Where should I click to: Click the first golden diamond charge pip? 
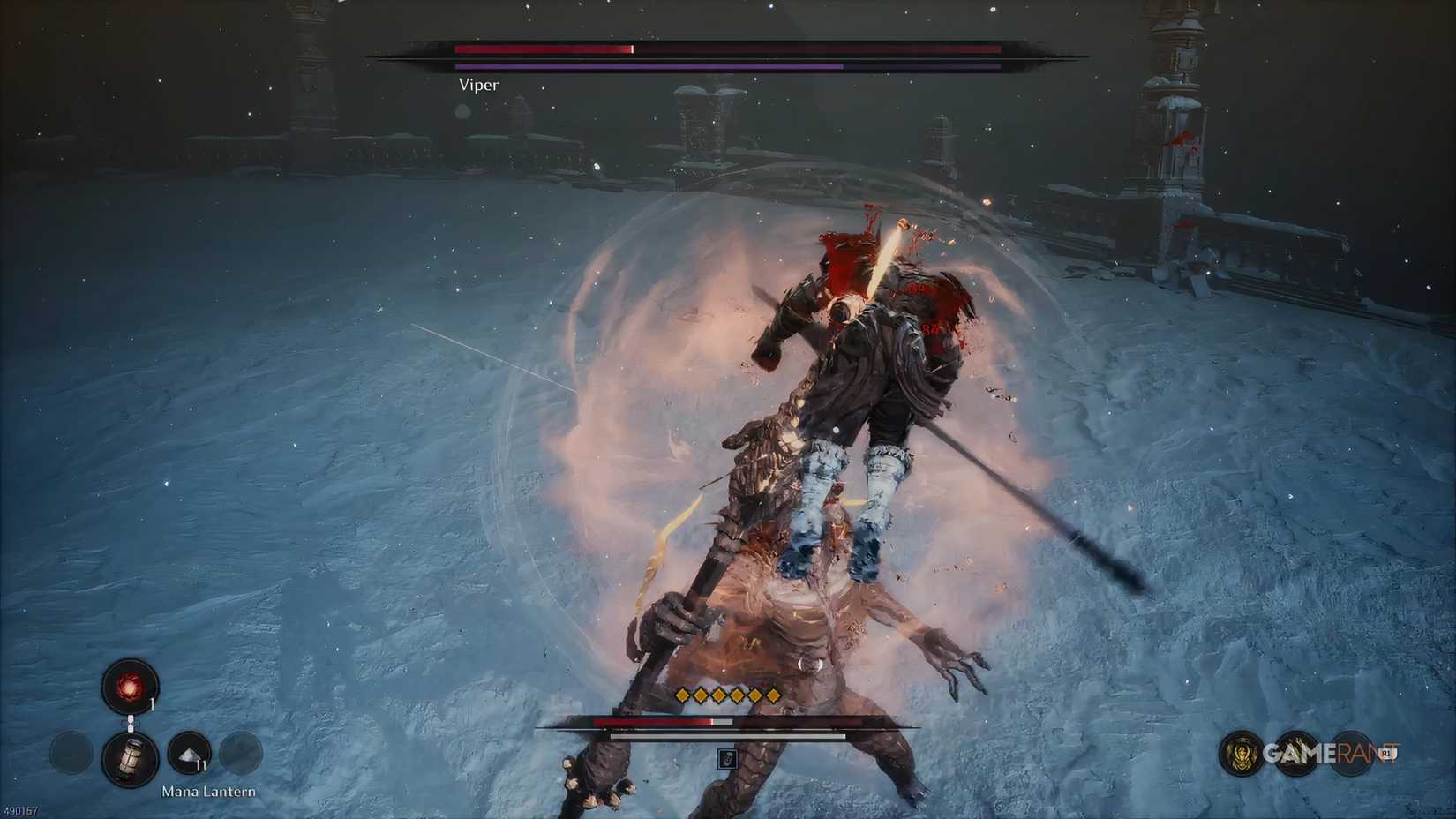tap(683, 697)
